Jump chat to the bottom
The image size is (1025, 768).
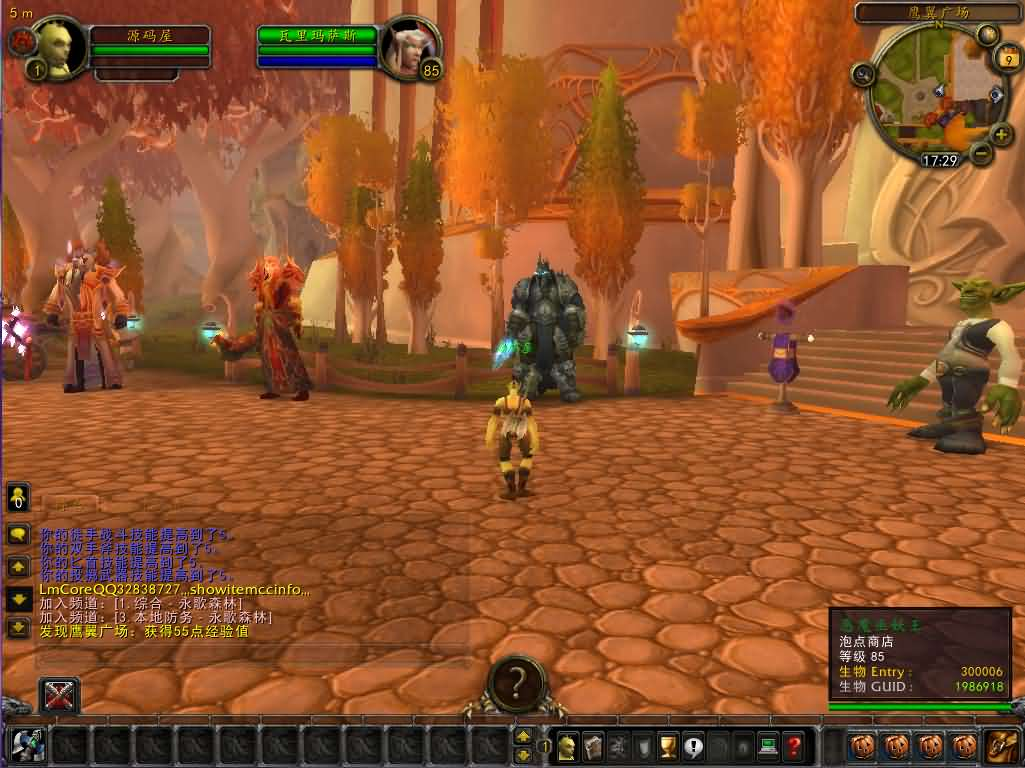[17, 628]
